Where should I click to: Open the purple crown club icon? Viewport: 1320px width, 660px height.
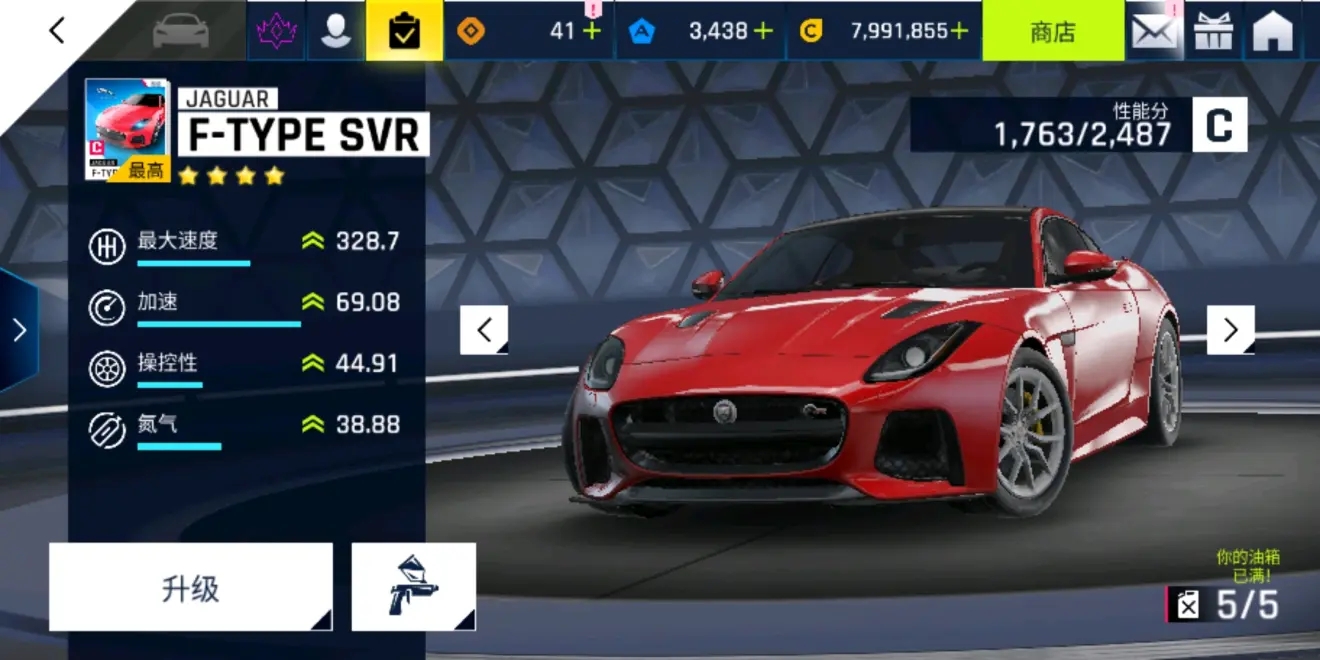pyautogui.click(x=276, y=31)
